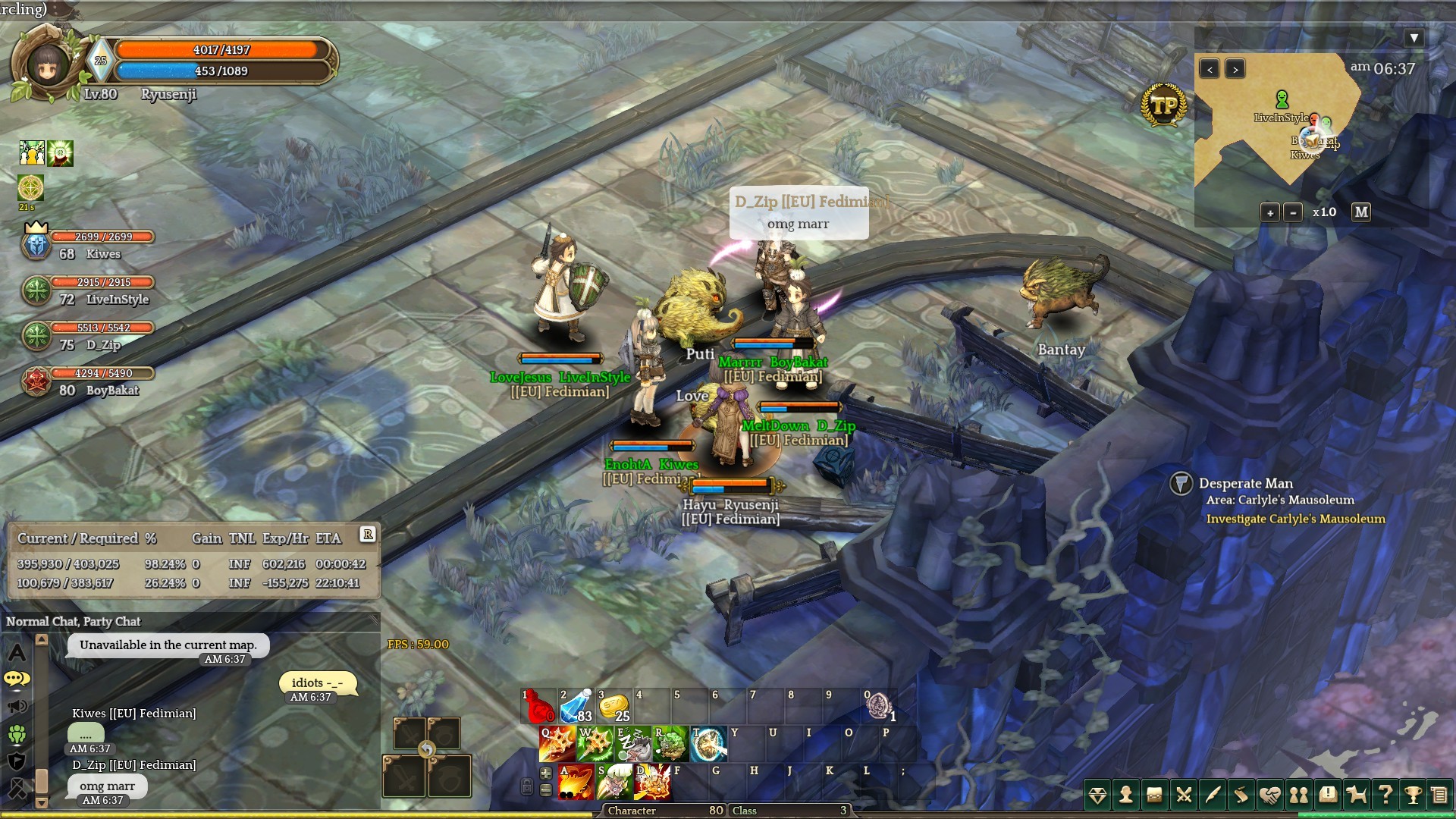Open the TP shop medallion
The height and width of the screenshot is (819, 1456).
(x=1163, y=105)
